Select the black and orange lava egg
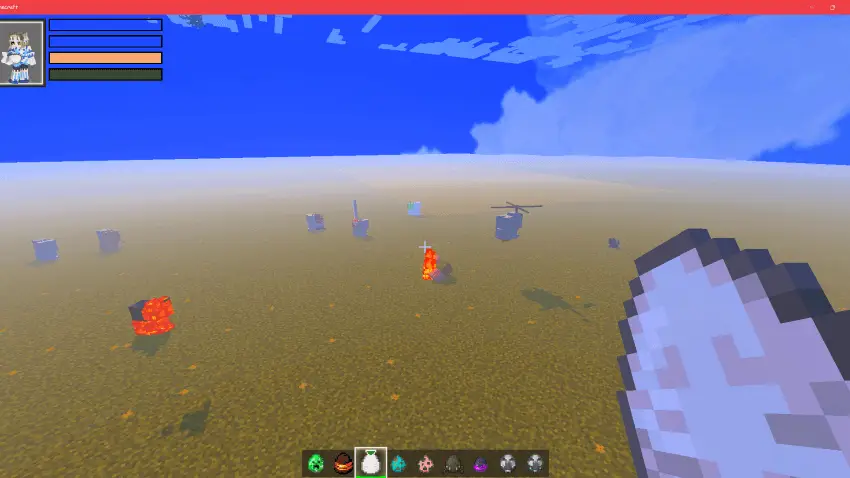Image resolution: width=850 pixels, height=478 pixels. 344,463
